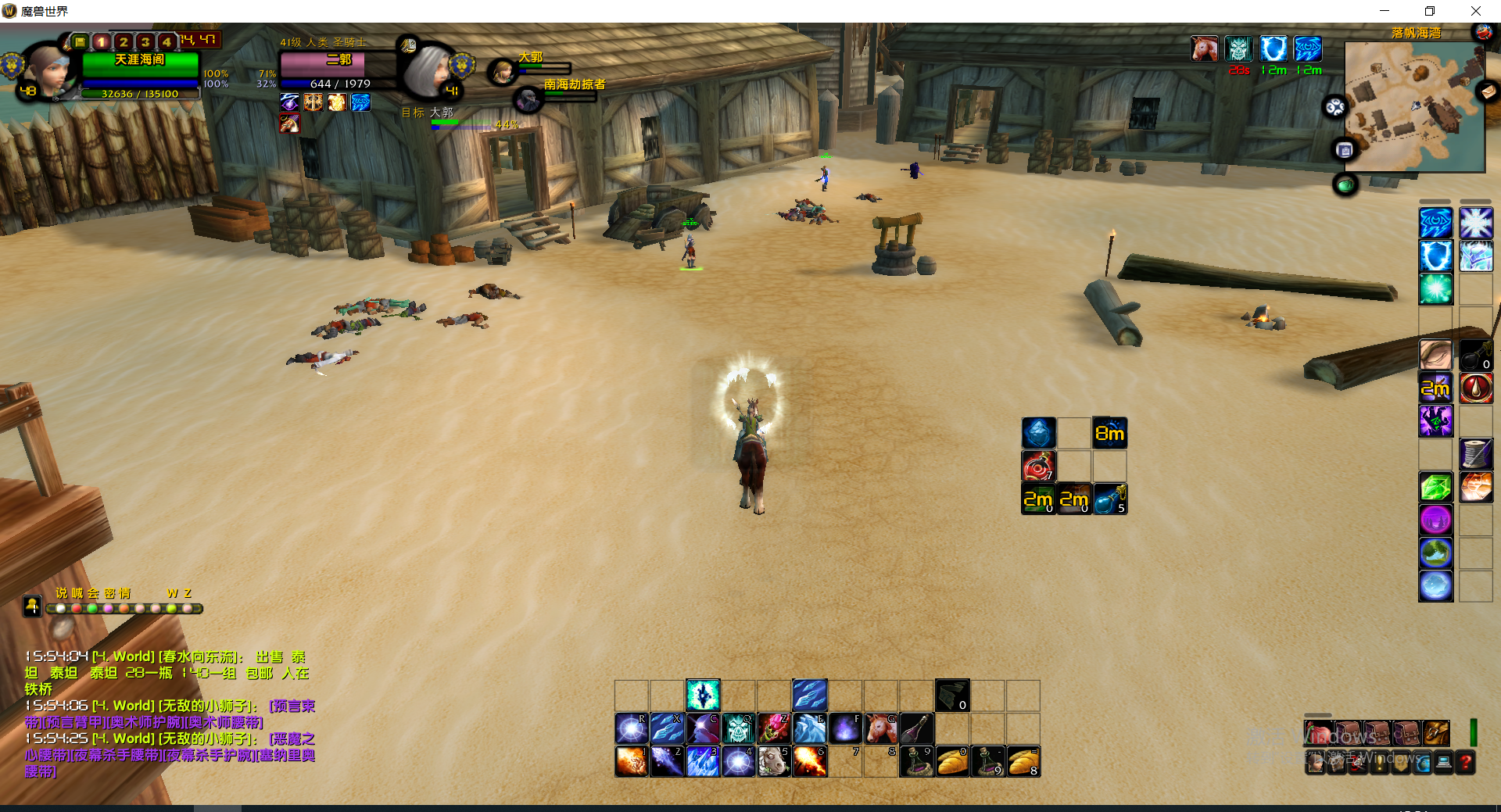Select party member 大郭's frame
This screenshot has height=812, width=1501.
(x=502, y=73)
